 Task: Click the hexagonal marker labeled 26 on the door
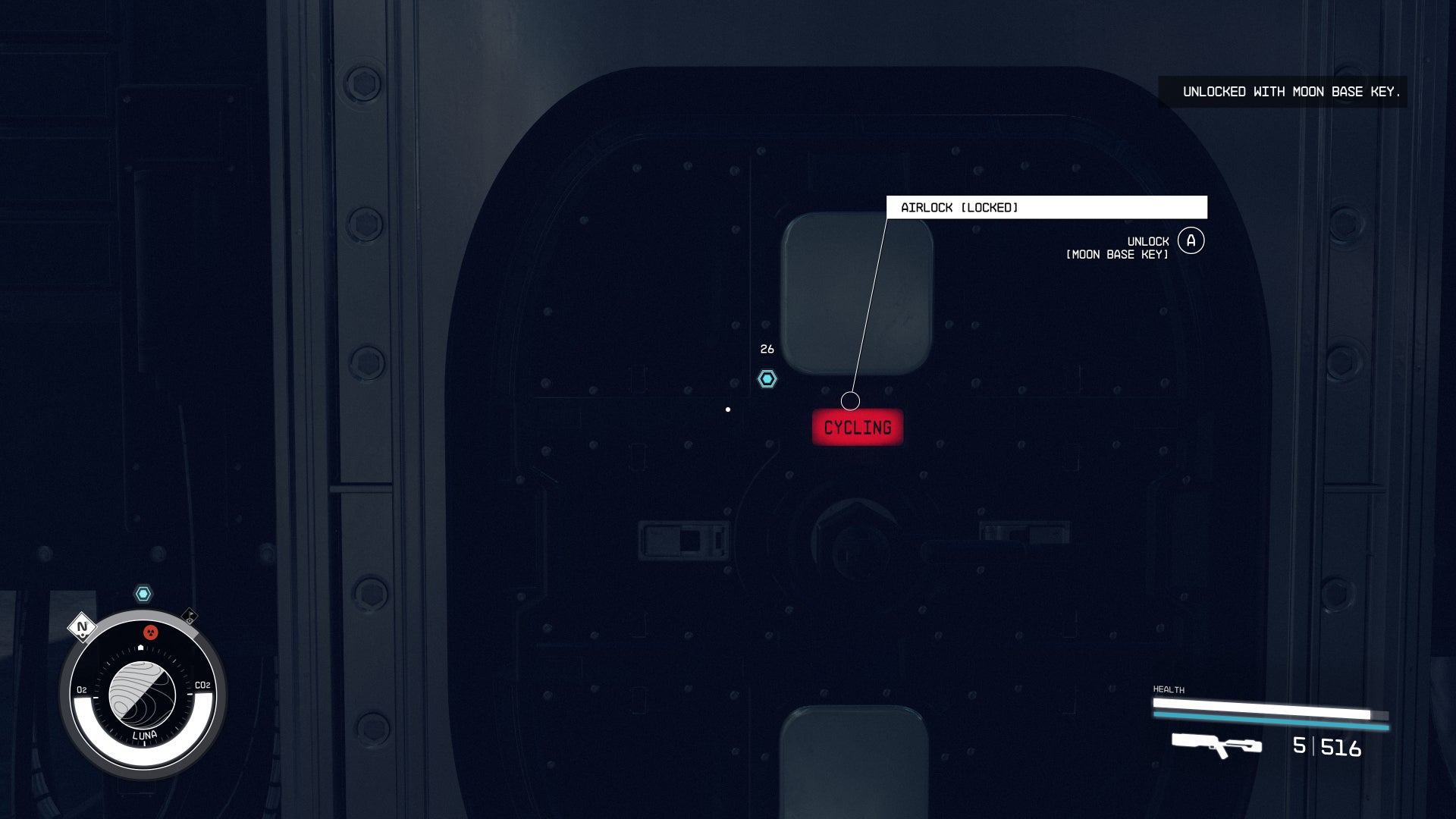pos(767,379)
